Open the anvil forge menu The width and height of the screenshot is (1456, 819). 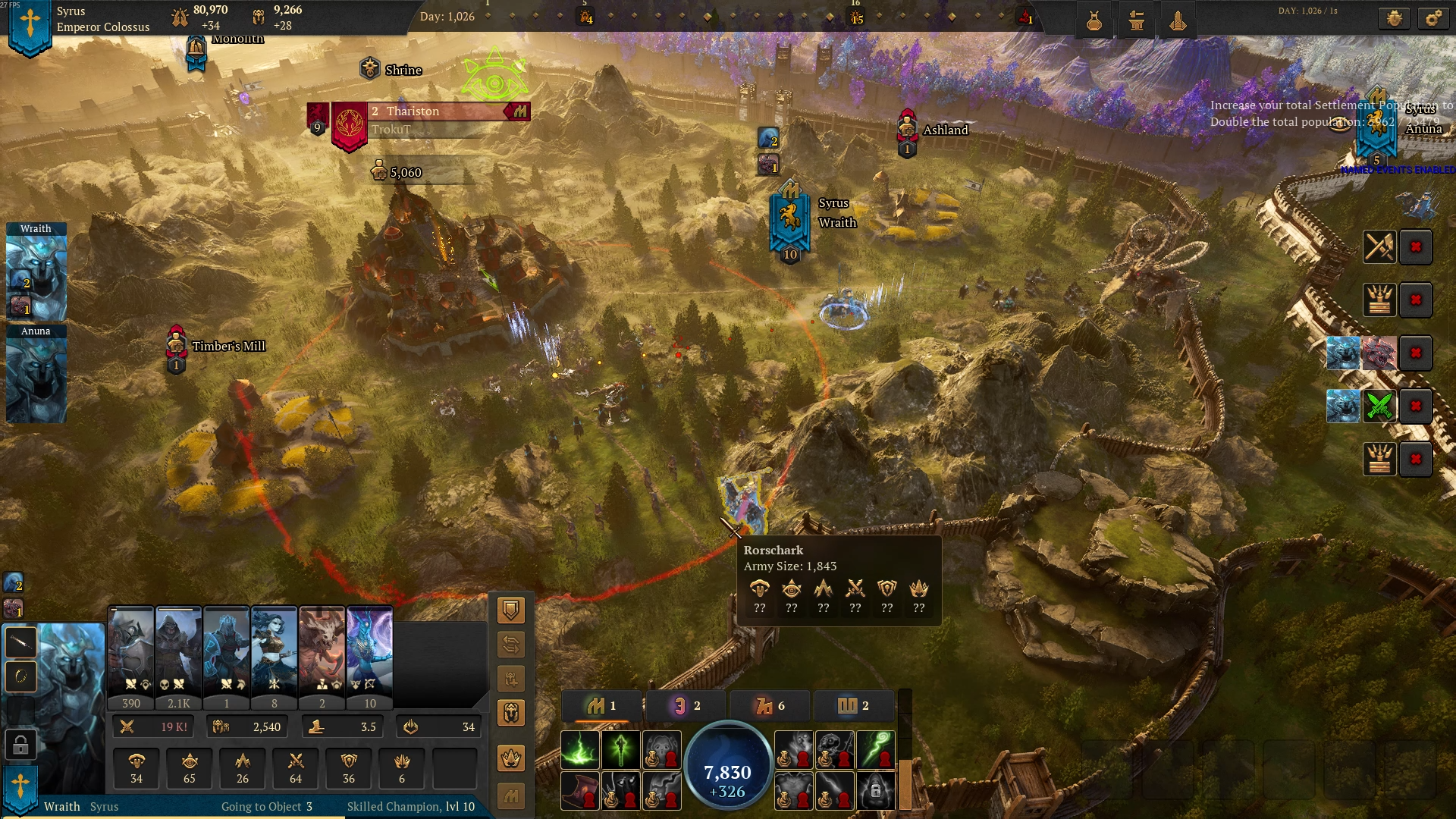click(x=1136, y=21)
